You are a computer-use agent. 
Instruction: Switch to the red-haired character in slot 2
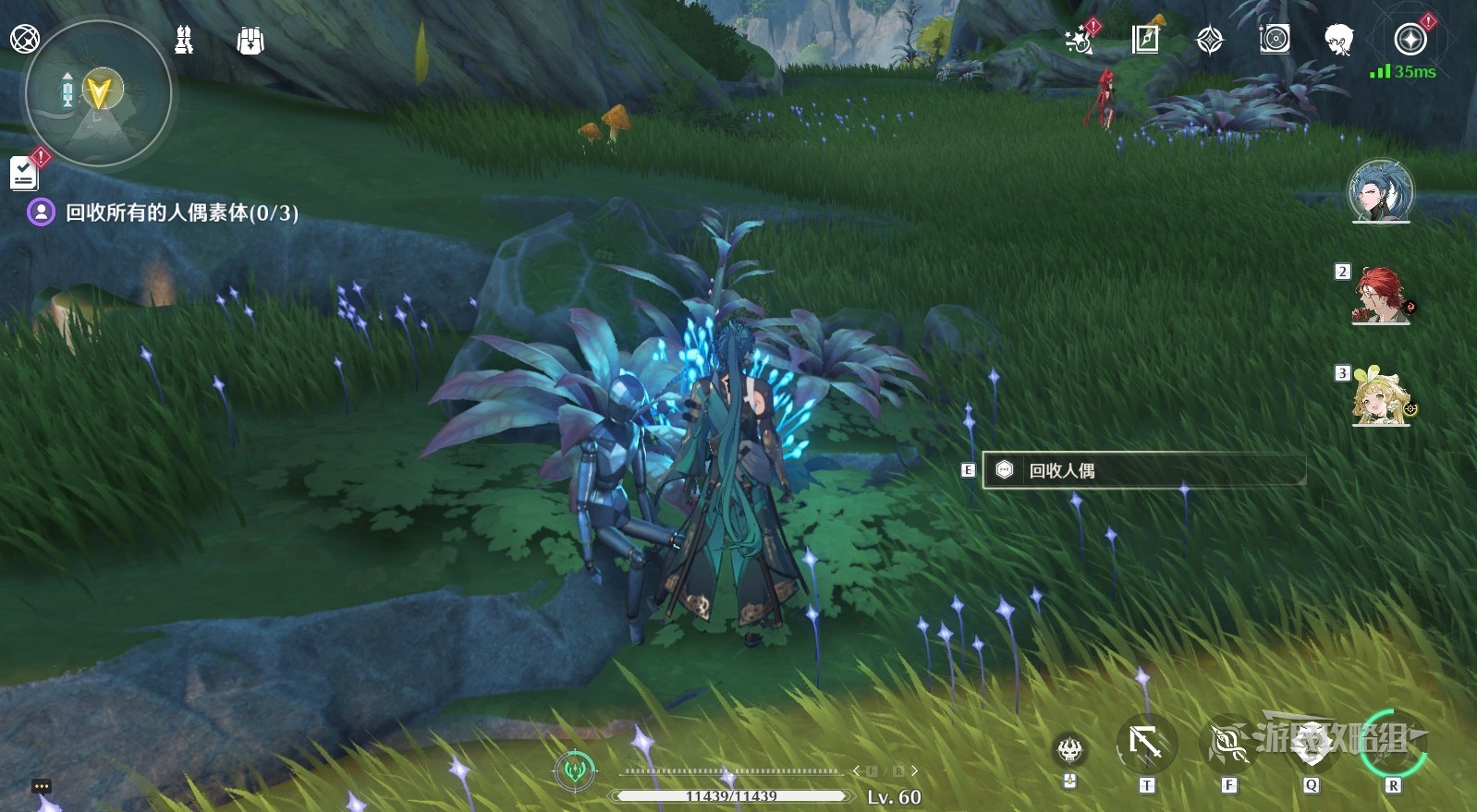[x=1380, y=296]
